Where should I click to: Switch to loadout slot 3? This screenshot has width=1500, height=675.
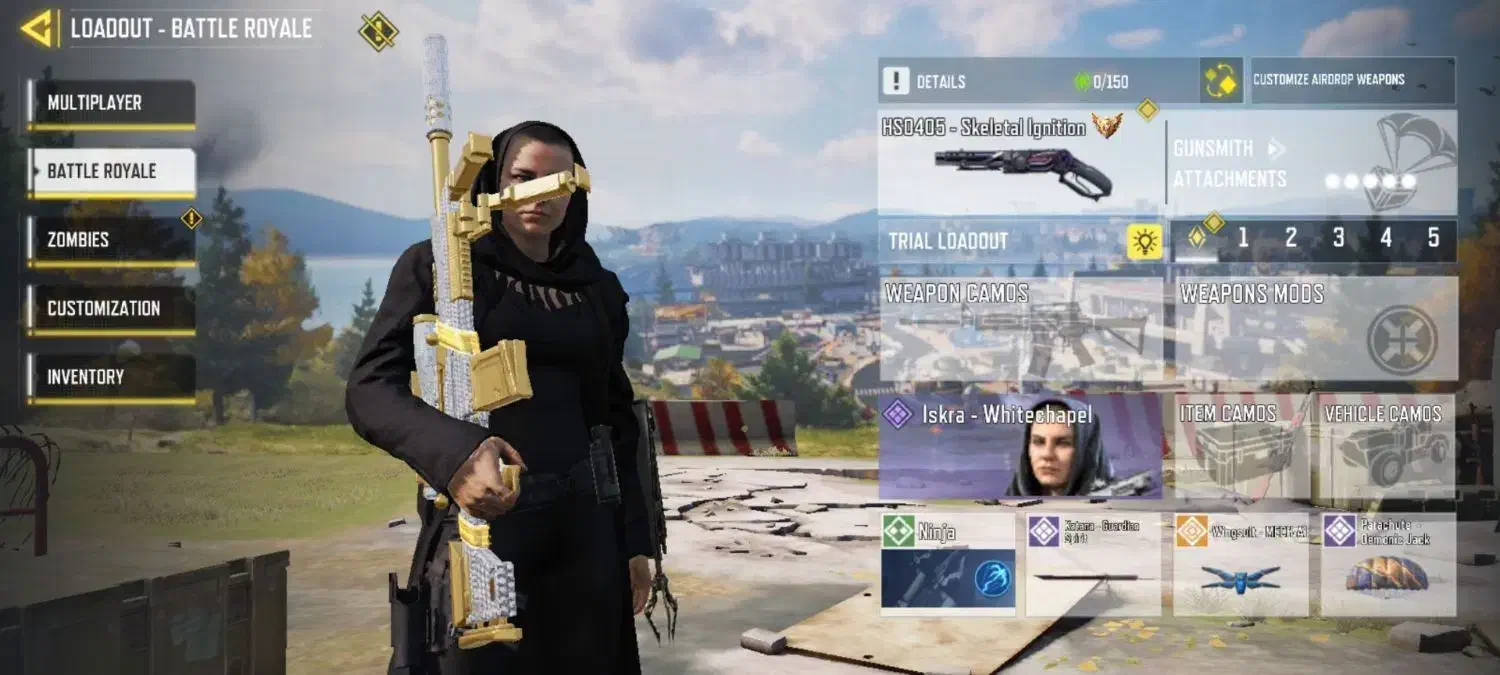[1338, 239]
